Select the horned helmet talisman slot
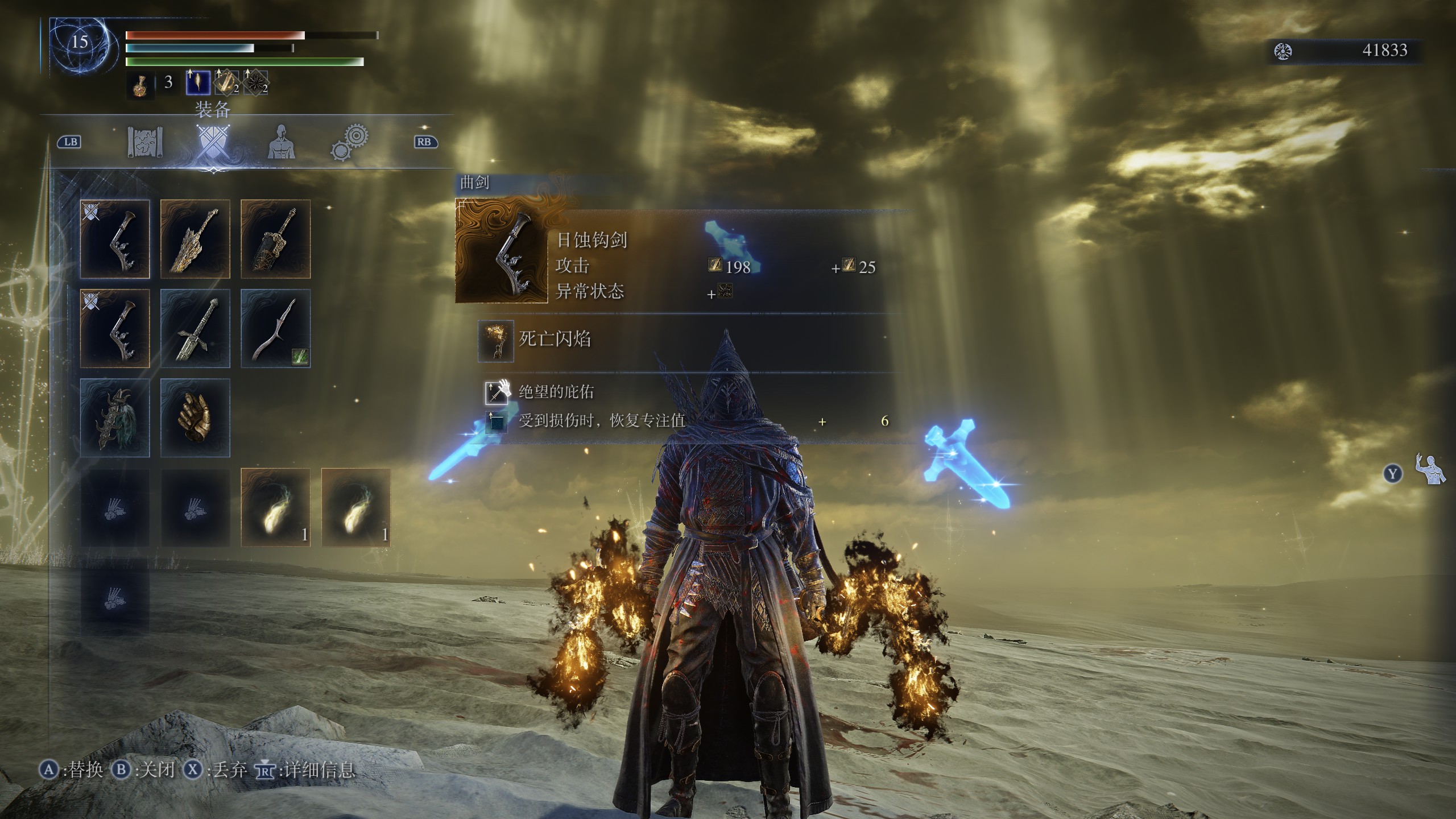This screenshot has width=1456, height=819. pos(115,418)
